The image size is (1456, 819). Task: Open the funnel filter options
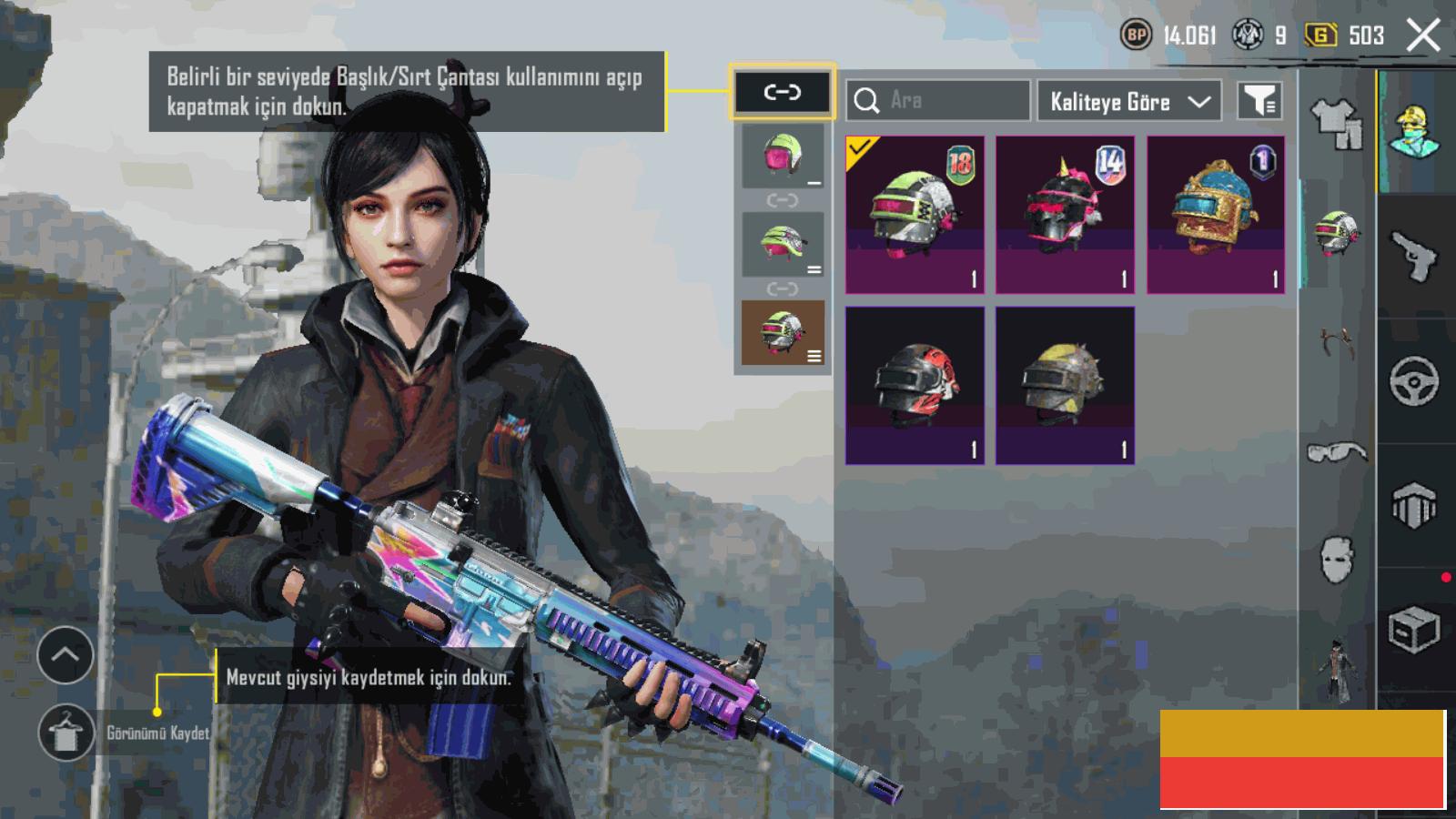[1260, 101]
